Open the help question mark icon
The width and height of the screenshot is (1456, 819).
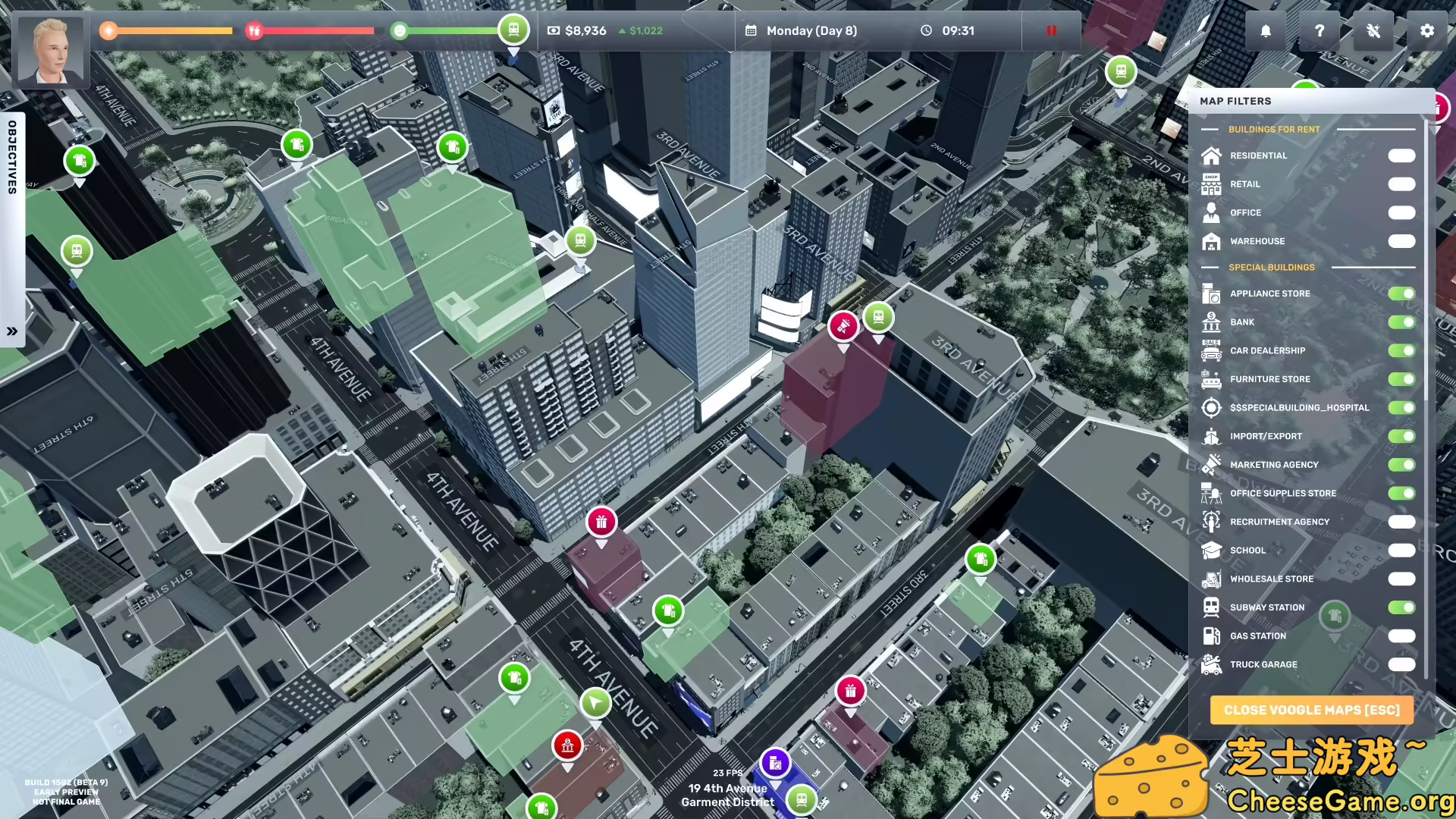tap(1319, 31)
